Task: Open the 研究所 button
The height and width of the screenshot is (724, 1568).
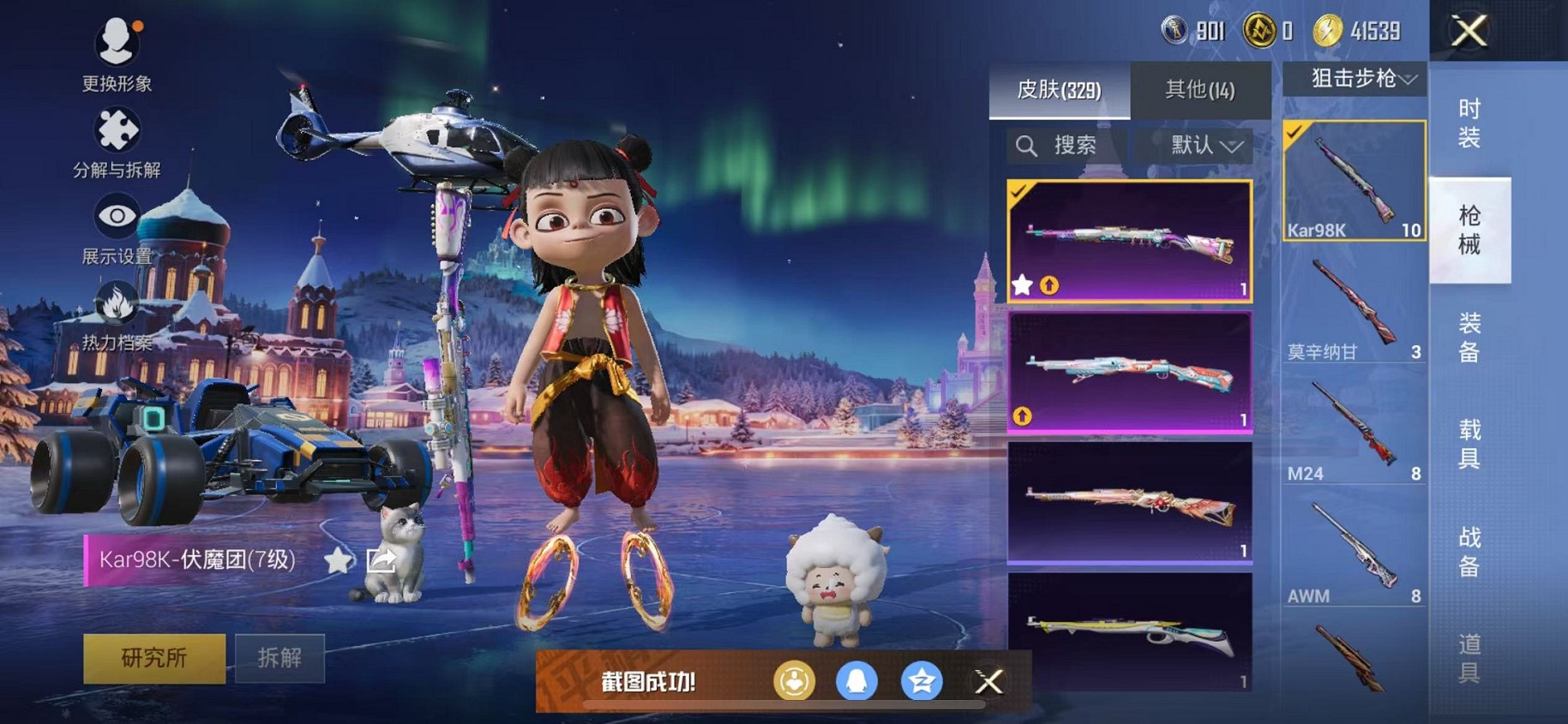Action: (154, 658)
